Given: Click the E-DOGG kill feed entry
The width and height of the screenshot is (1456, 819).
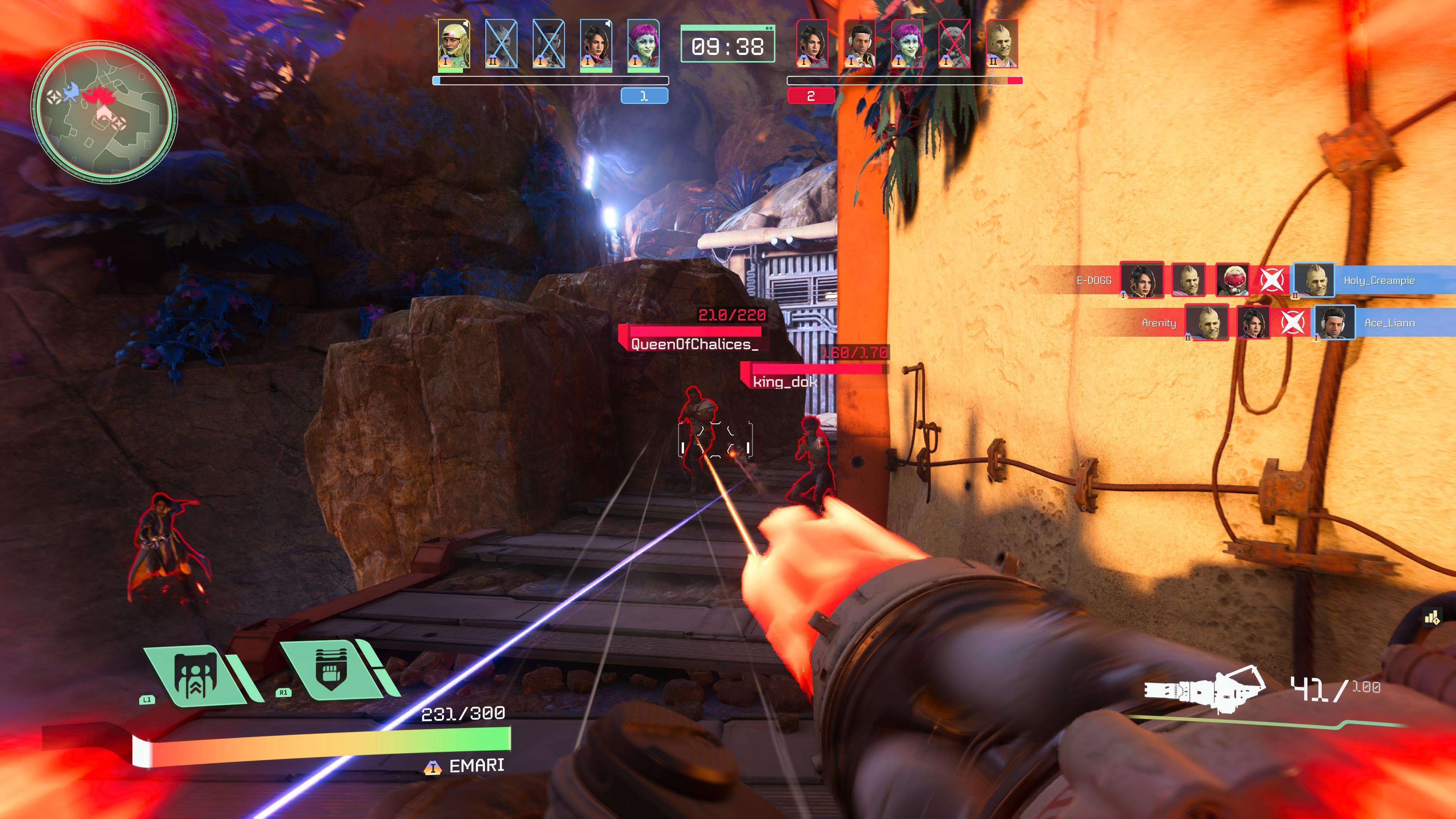Looking at the screenshot, I should 1094,280.
